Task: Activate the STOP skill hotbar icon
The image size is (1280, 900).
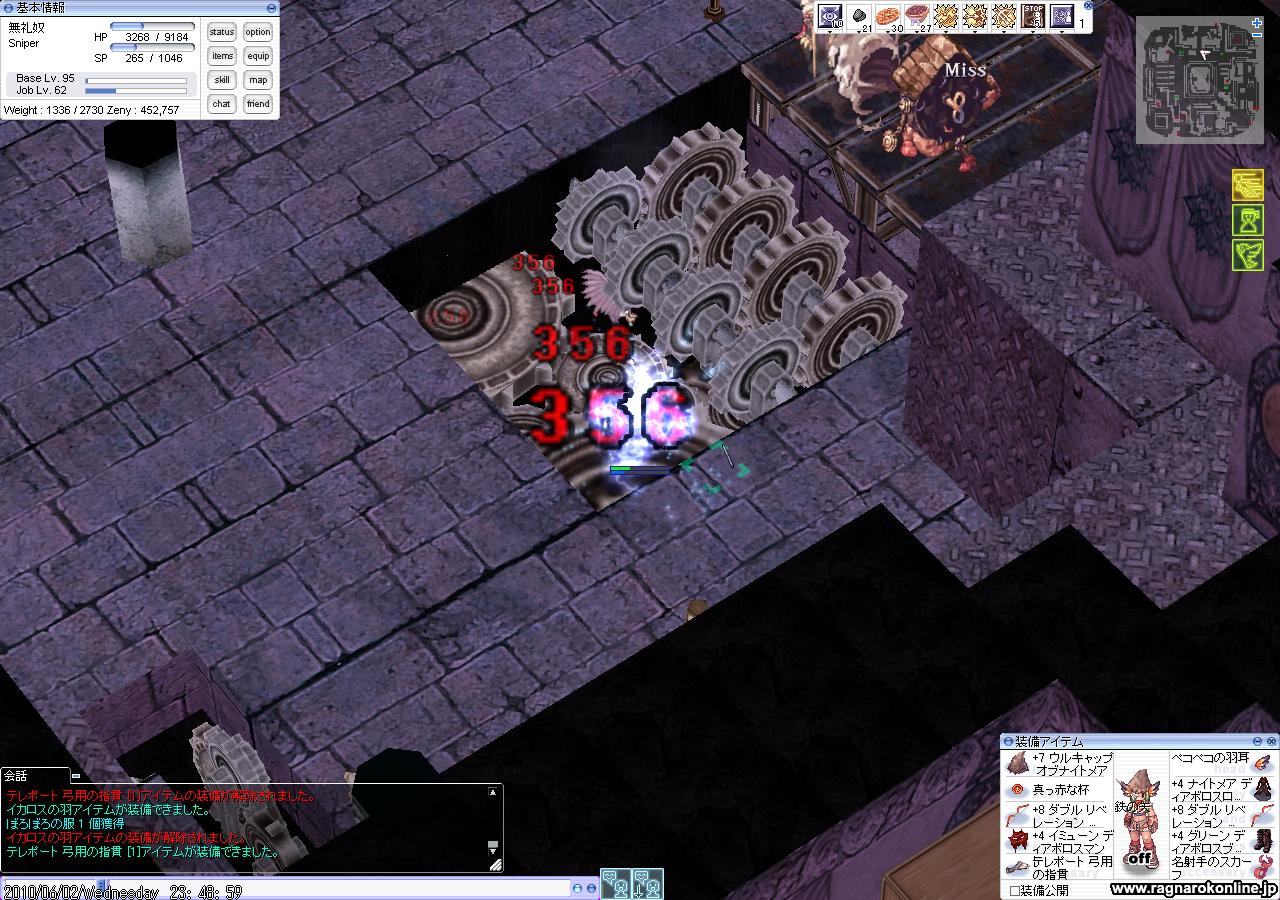Action: [x=1033, y=16]
